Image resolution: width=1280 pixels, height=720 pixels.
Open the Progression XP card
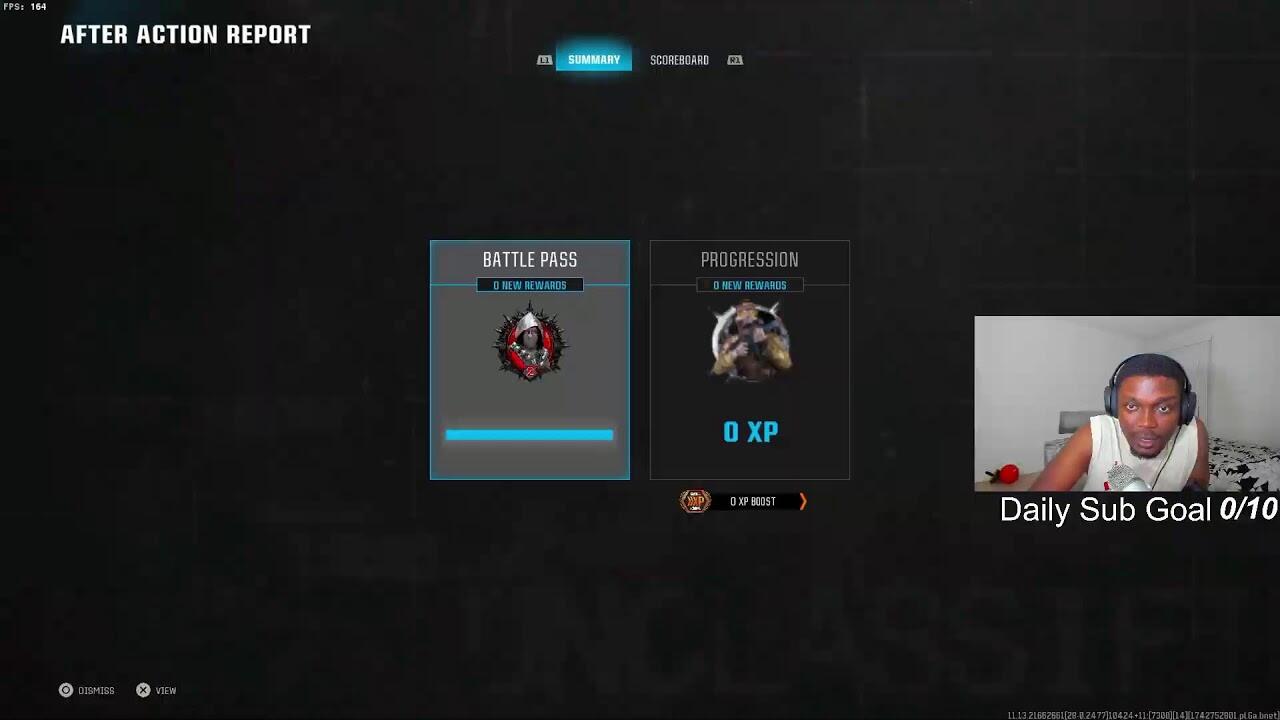(x=750, y=360)
